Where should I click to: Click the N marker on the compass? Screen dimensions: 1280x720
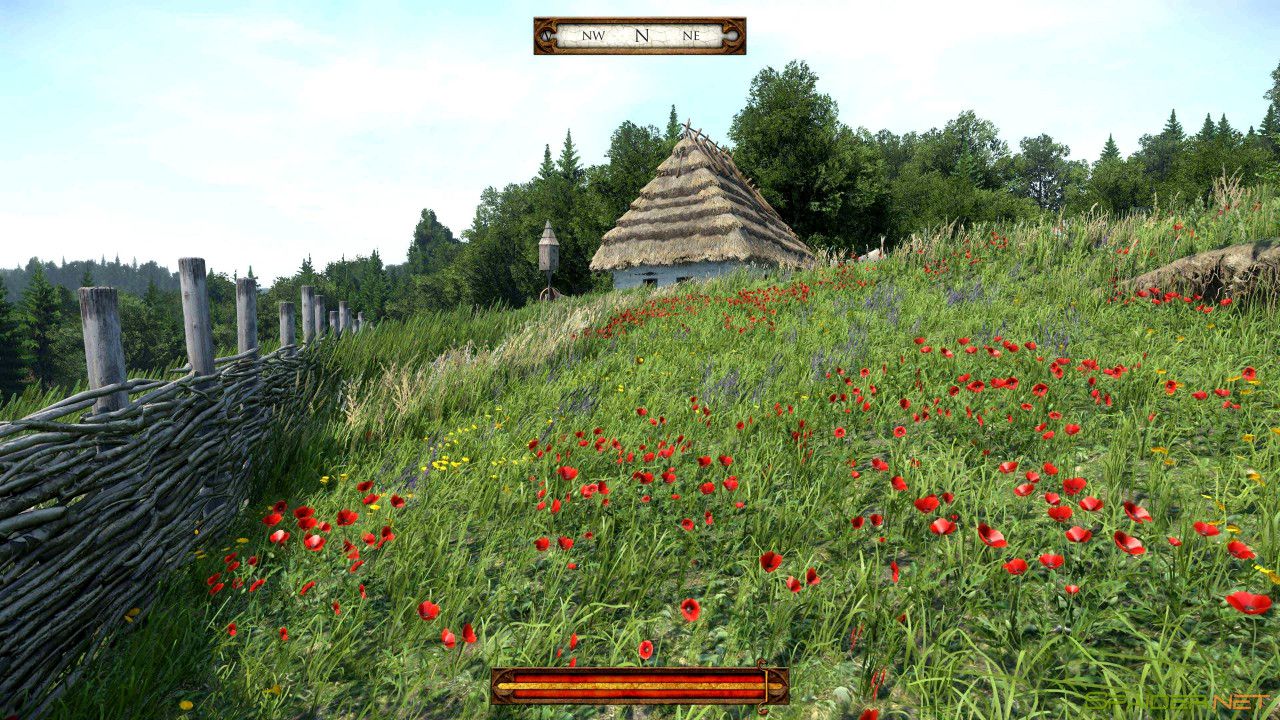coord(643,34)
